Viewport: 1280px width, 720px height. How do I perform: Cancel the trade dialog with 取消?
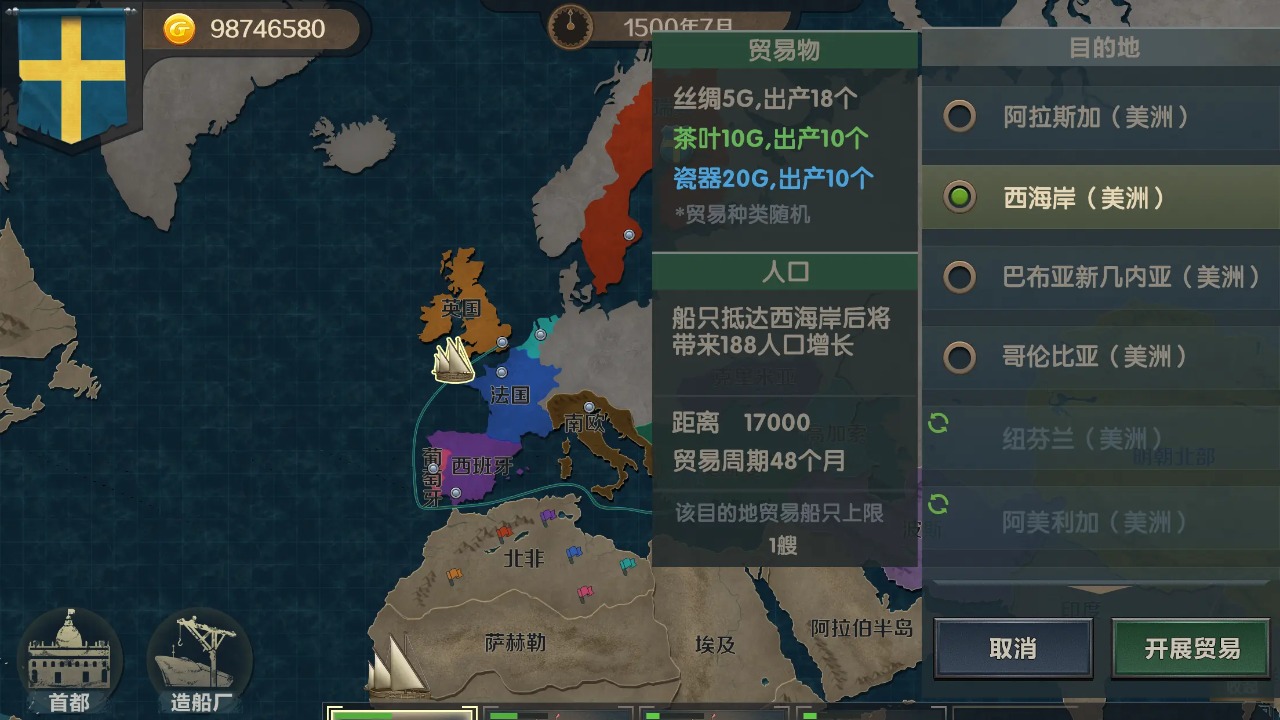coord(1012,648)
